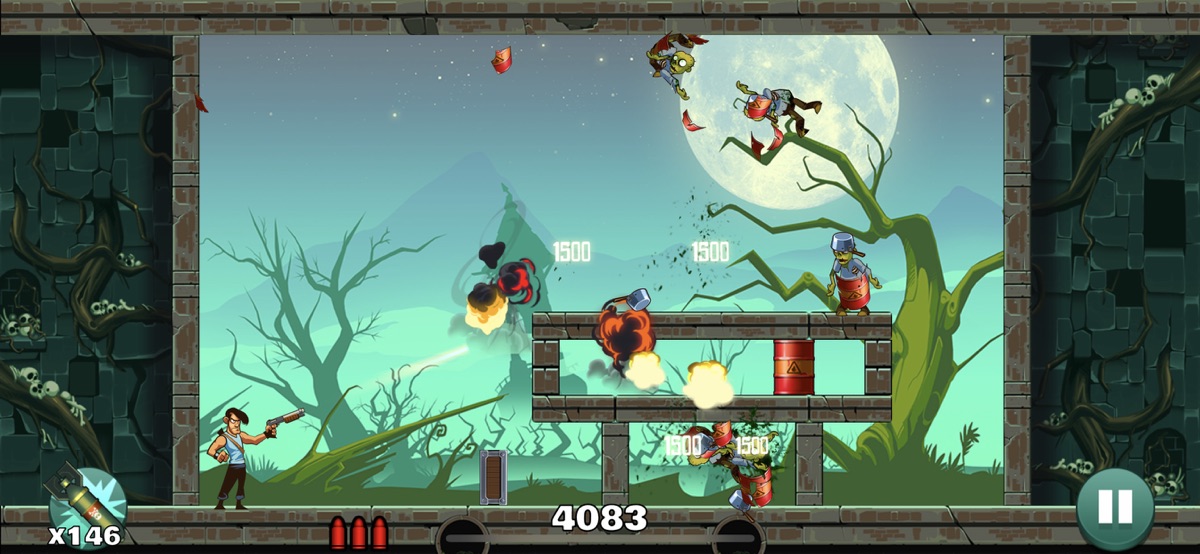Image resolution: width=1200 pixels, height=554 pixels.
Task: Pause the game with the round button
Action: (x=1115, y=507)
